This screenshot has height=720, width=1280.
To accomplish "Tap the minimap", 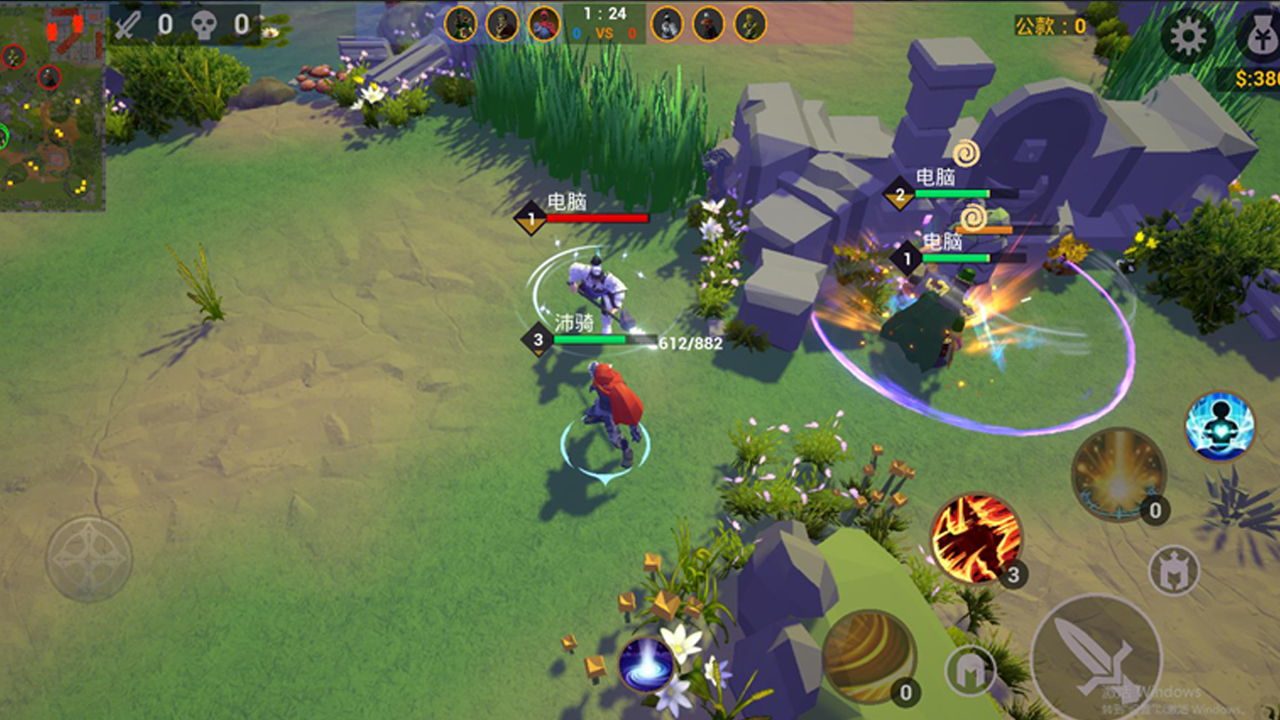I will (52, 108).
